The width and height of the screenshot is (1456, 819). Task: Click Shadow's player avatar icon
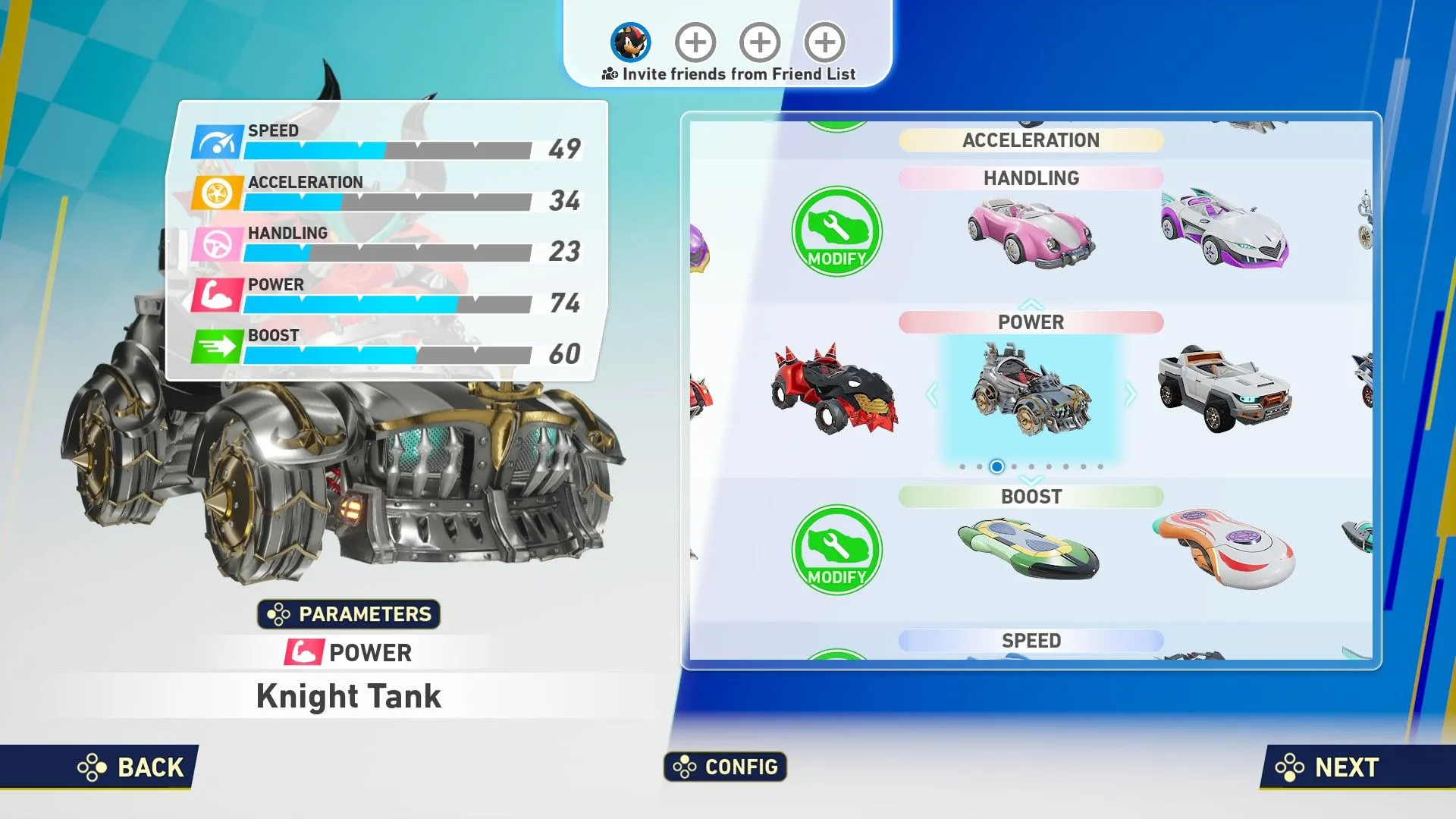(x=630, y=42)
